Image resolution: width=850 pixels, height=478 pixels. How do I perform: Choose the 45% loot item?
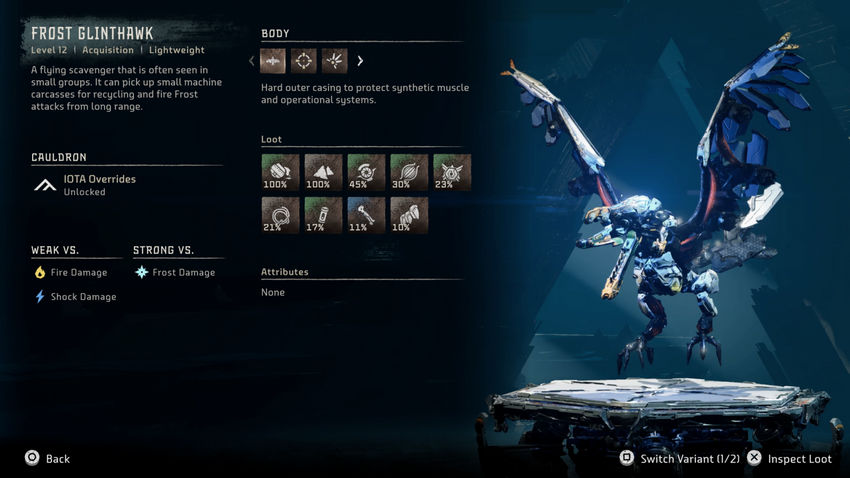pyautogui.click(x=366, y=172)
